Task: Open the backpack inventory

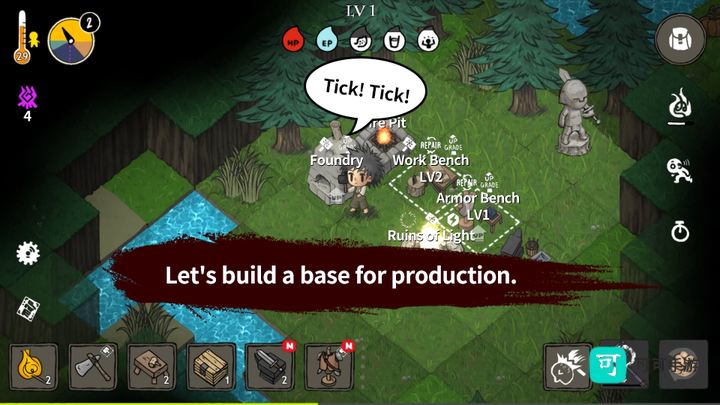Action: click(x=680, y=41)
